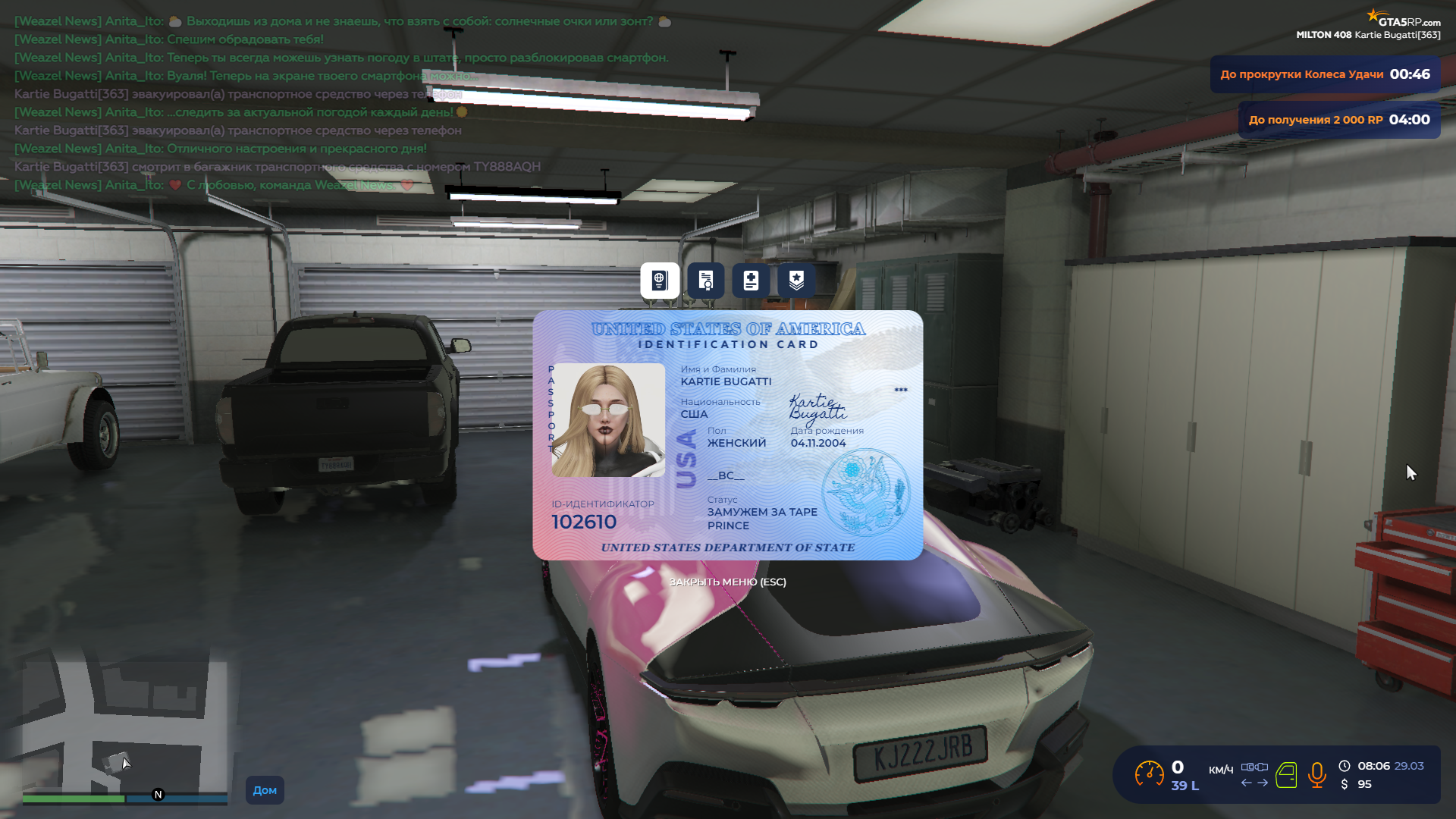Select the passport document tab
Screen dimensions: 1456x819
[x=660, y=281]
